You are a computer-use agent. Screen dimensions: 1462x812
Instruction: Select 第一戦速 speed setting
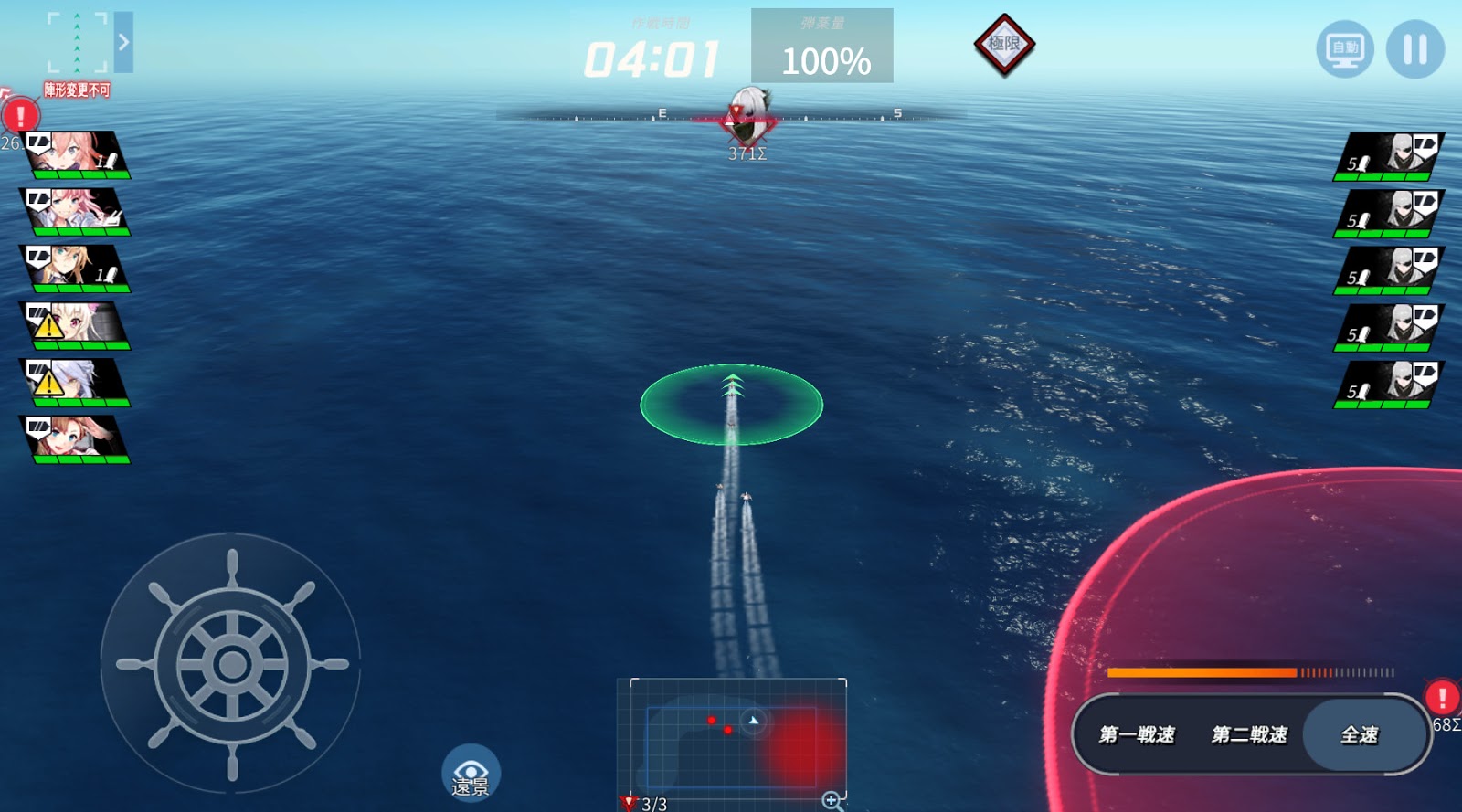(1137, 734)
